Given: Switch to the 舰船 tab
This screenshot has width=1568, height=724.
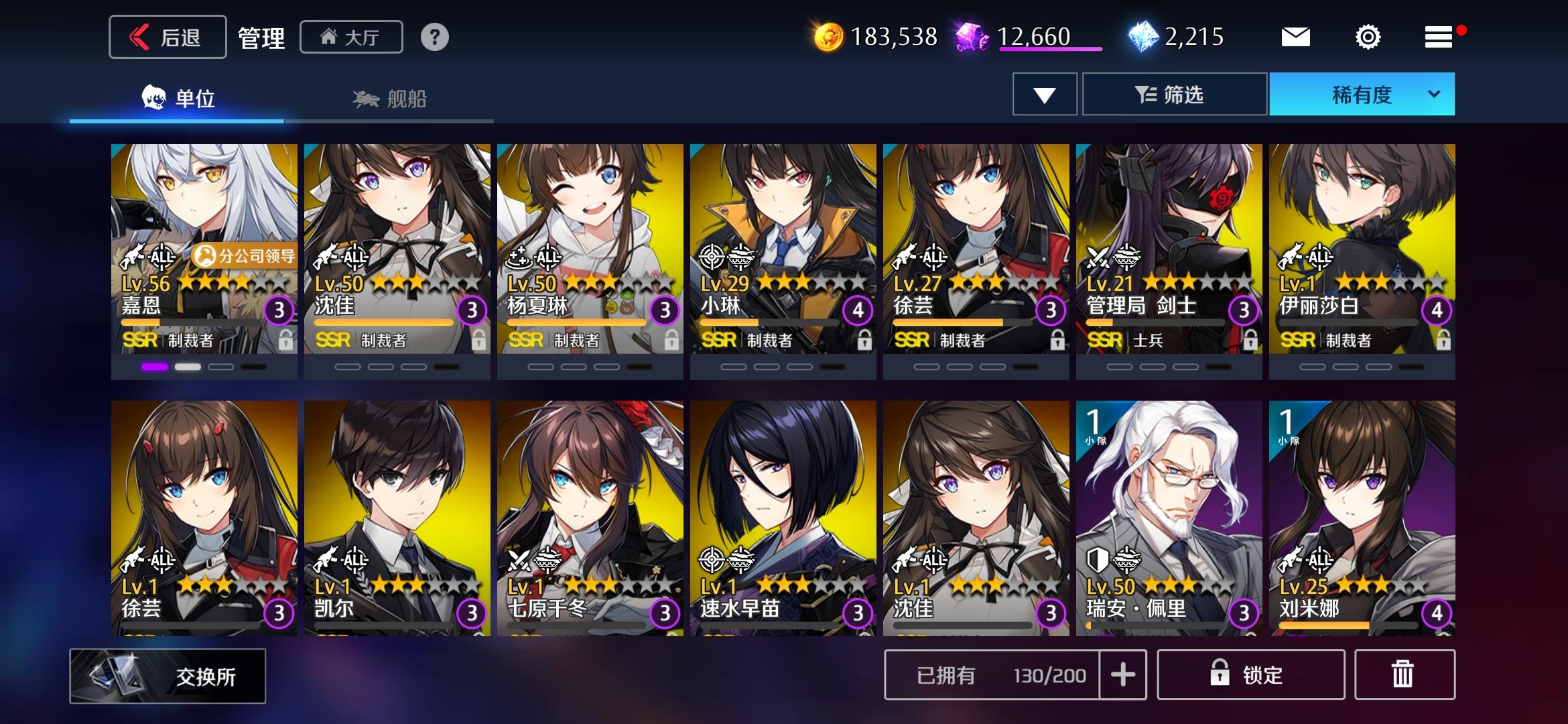Looking at the screenshot, I should coord(389,99).
